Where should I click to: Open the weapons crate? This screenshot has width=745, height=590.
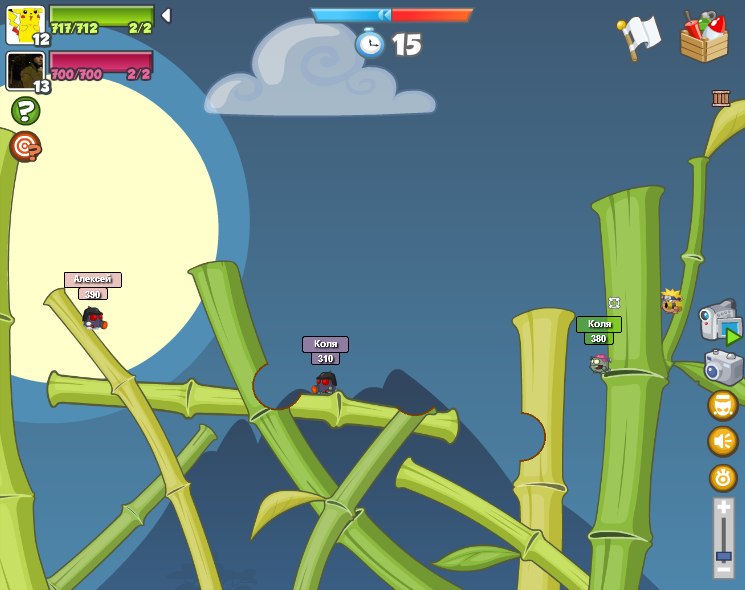point(704,38)
